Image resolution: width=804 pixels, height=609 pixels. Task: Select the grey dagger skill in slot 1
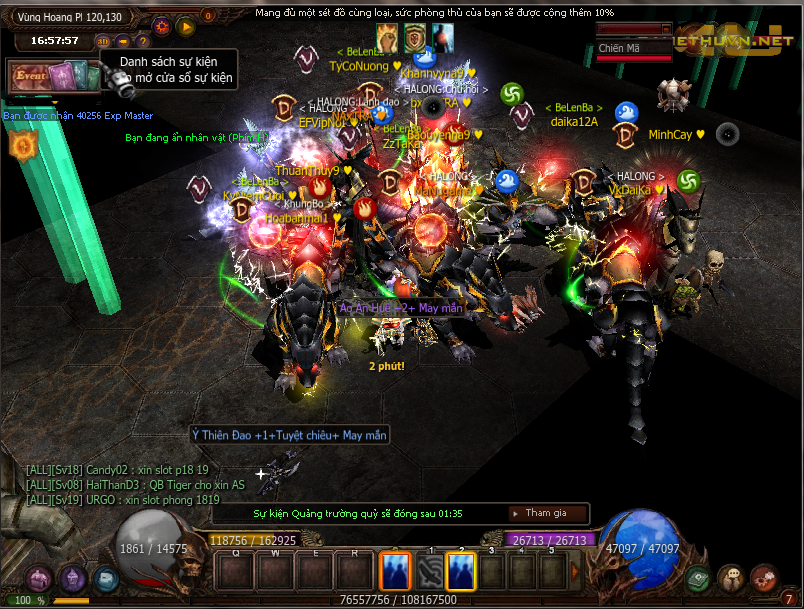pyautogui.click(x=429, y=572)
